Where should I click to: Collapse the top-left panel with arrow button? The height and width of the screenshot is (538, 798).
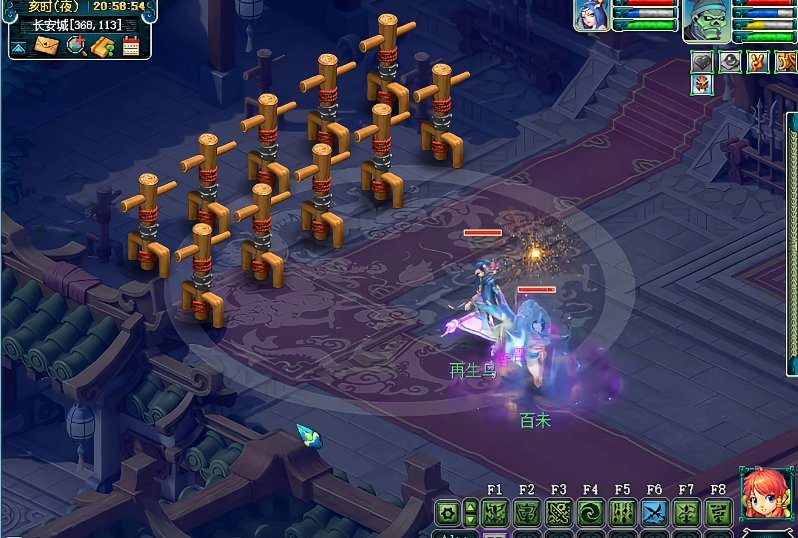click(19, 46)
